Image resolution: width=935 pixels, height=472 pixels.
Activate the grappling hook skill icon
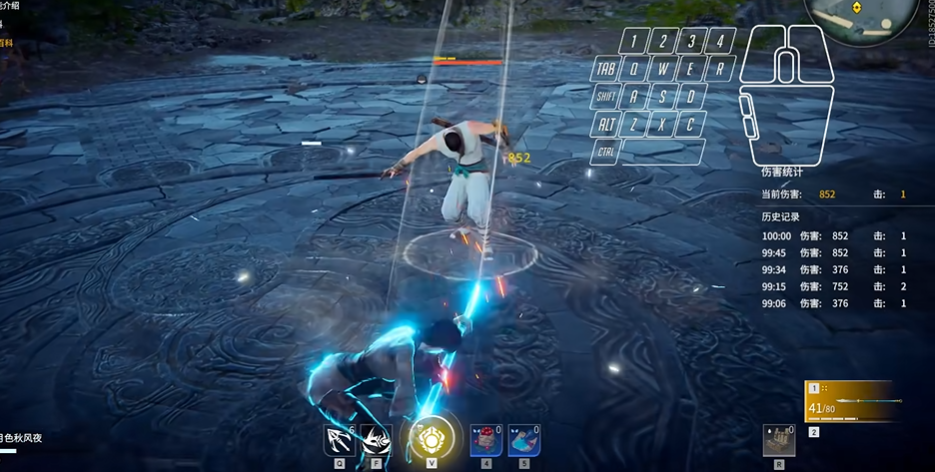point(340,440)
